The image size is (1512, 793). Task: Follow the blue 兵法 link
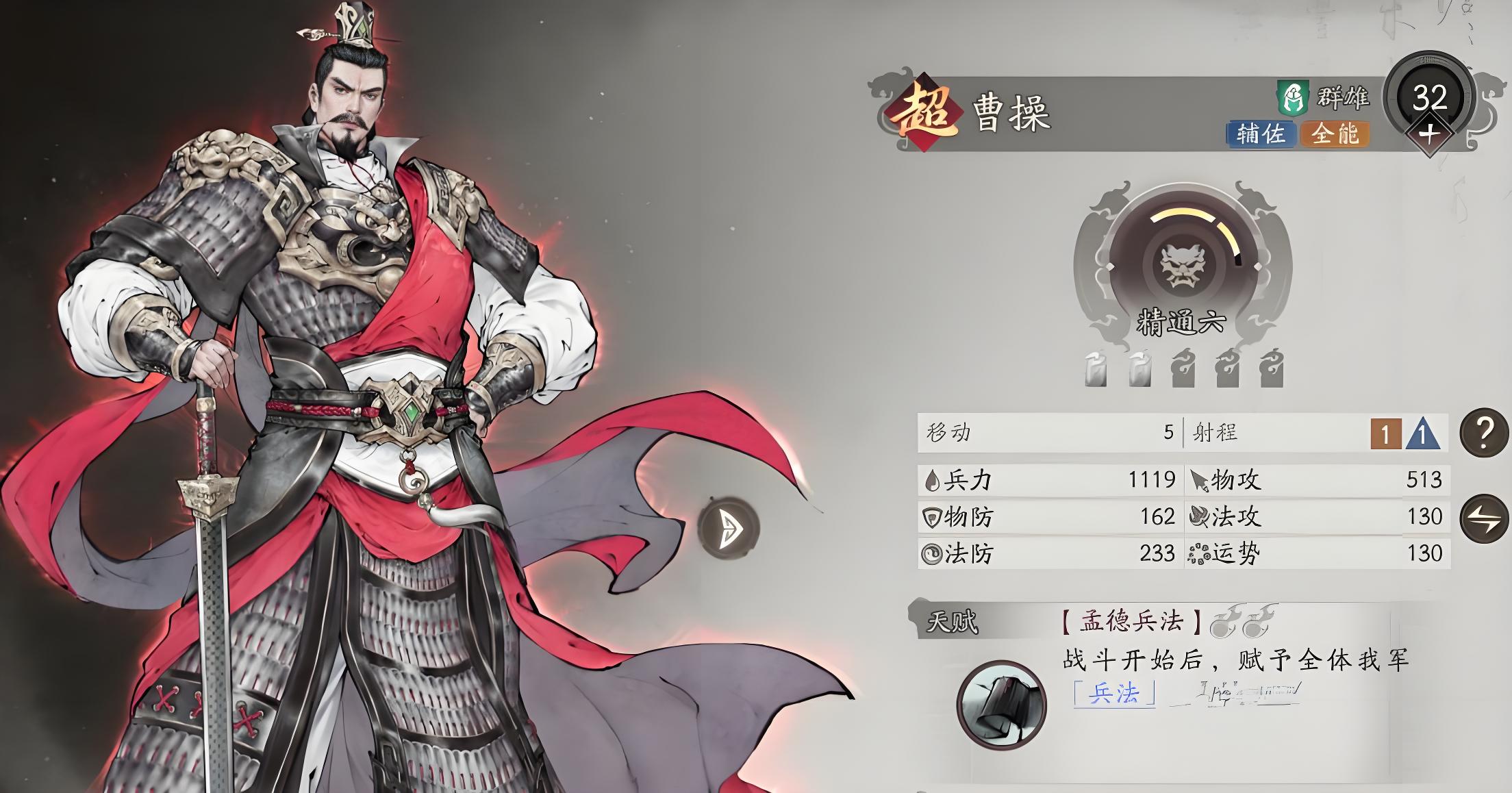[x=1113, y=694]
